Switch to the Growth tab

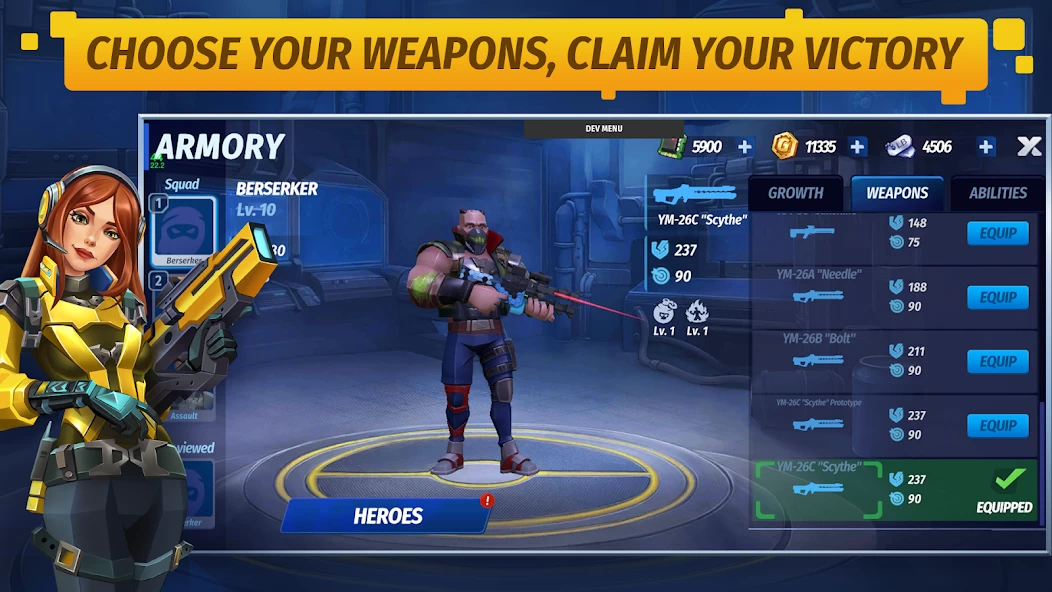pyautogui.click(x=796, y=194)
